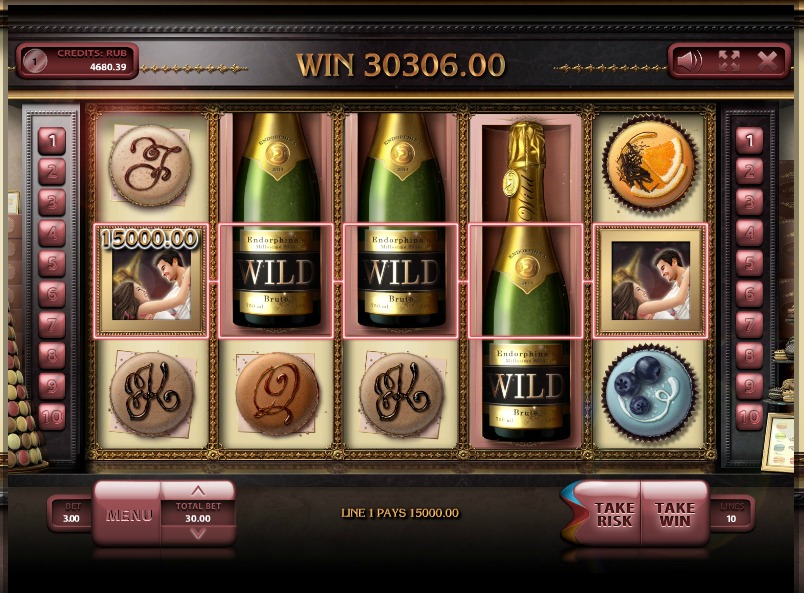This screenshot has height=593, width=804.
Task: Decrease total bet with the down arrow
Action: [x=198, y=533]
